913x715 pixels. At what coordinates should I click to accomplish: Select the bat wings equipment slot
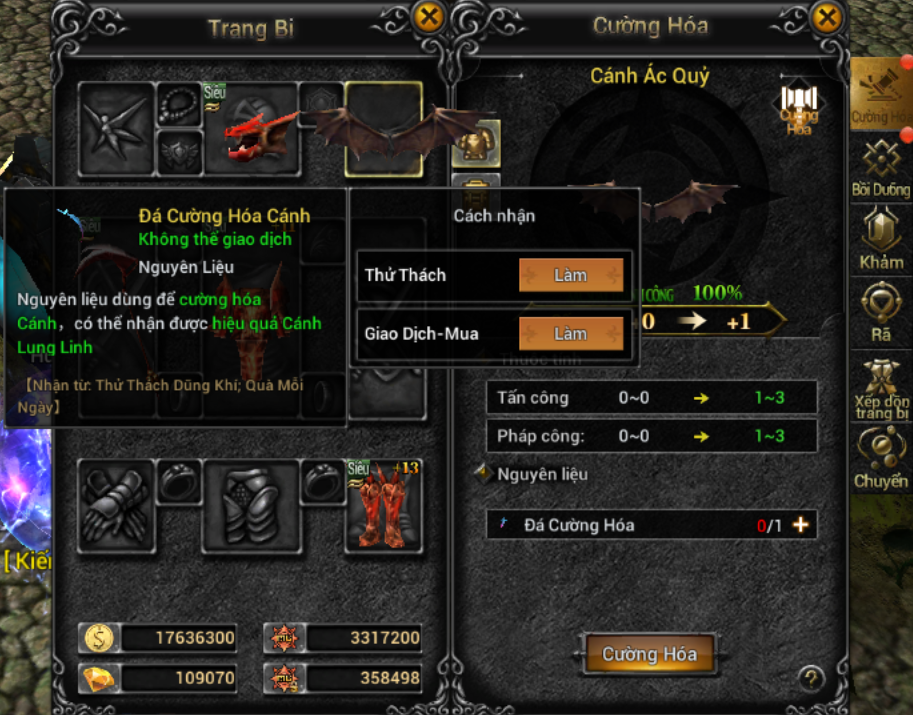[x=384, y=128]
